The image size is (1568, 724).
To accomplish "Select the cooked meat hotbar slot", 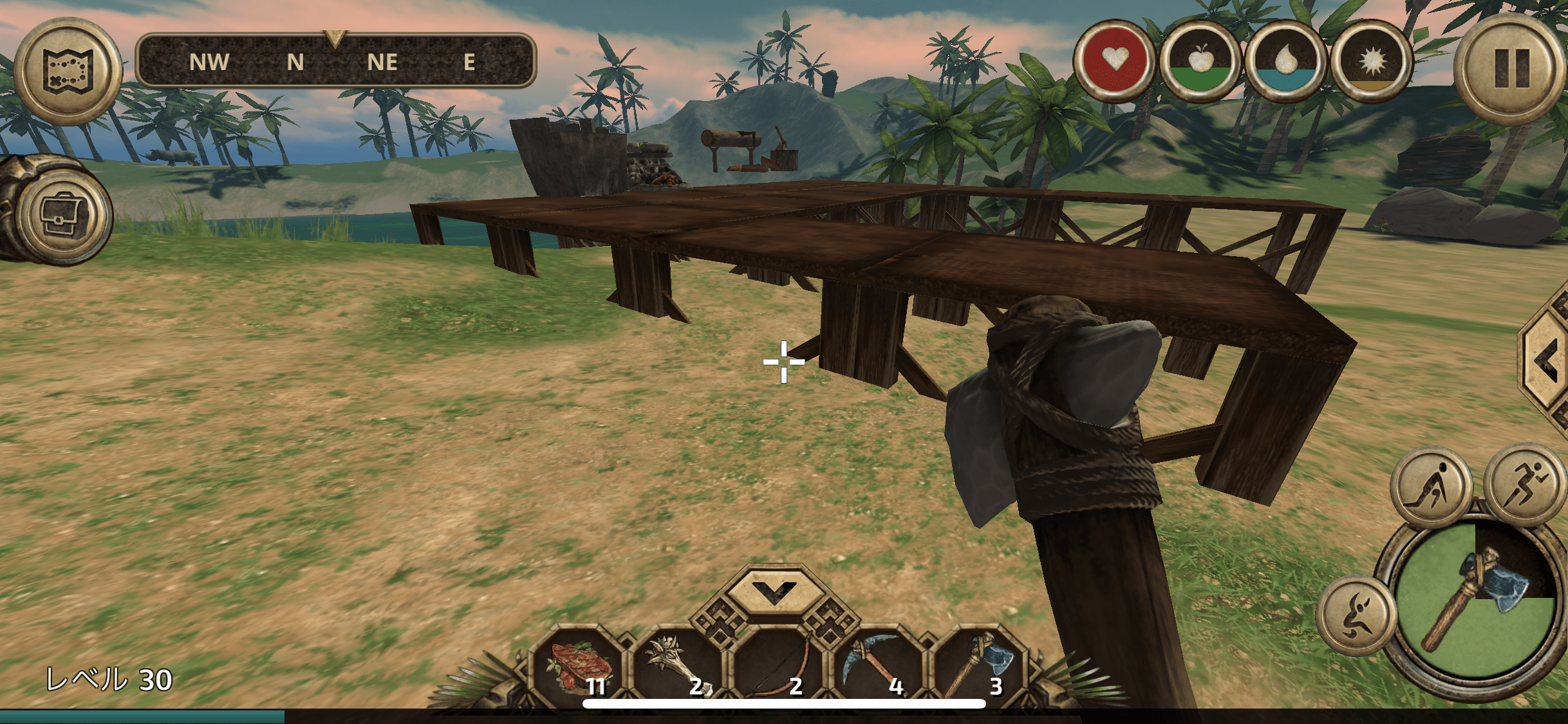I will [577, 666].
